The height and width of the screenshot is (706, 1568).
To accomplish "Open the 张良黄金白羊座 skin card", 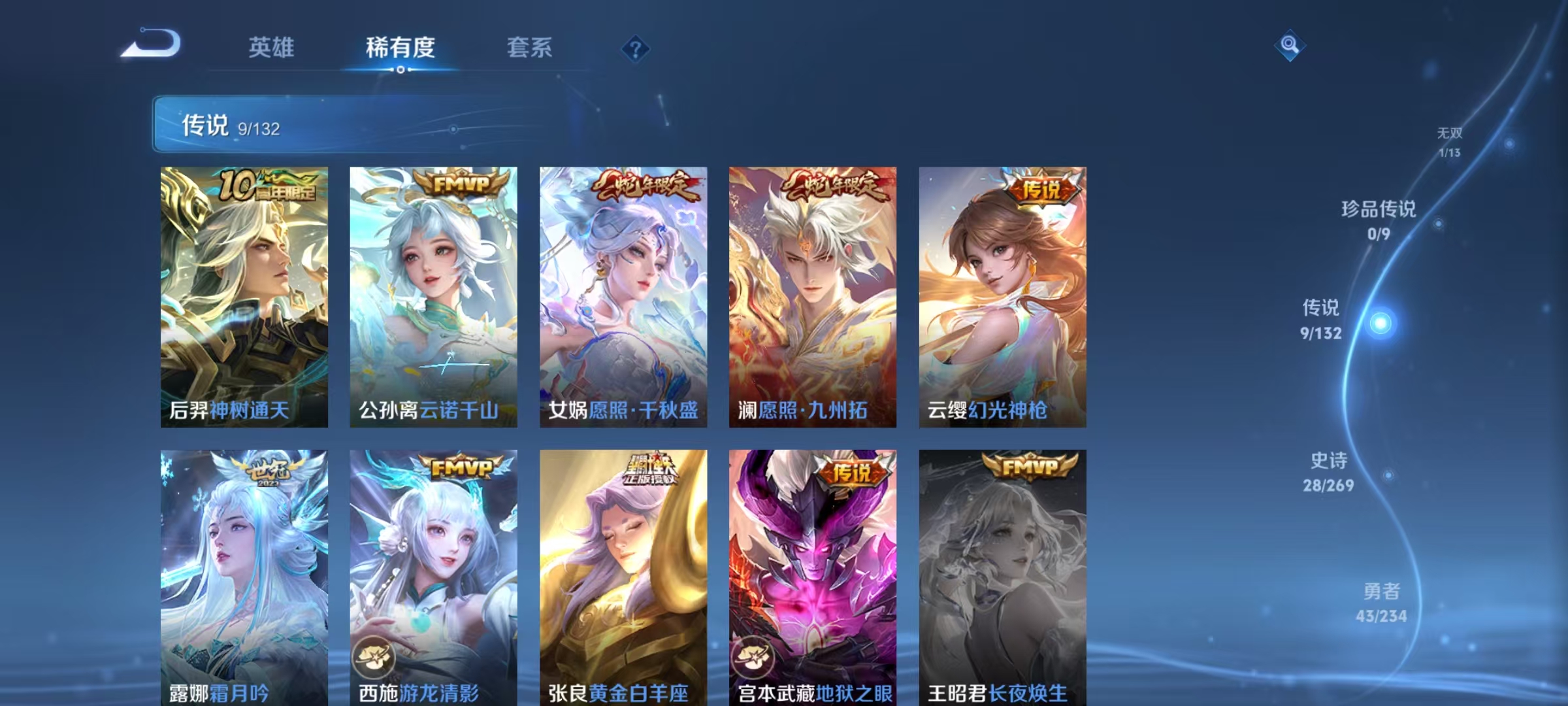I will point(624,575).
